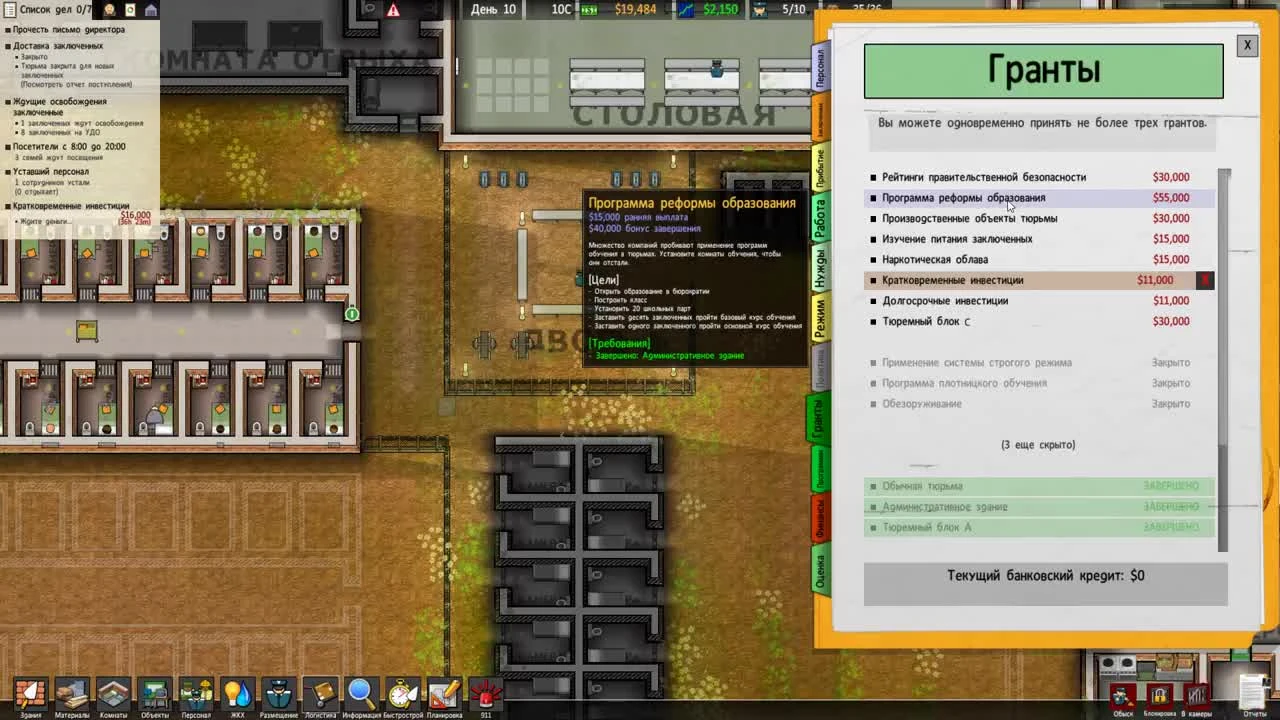The height and width of the screenshot is (720, 1280).
Task: Click the Текущий банковский кредит button
Action: tap(1044, 575)
